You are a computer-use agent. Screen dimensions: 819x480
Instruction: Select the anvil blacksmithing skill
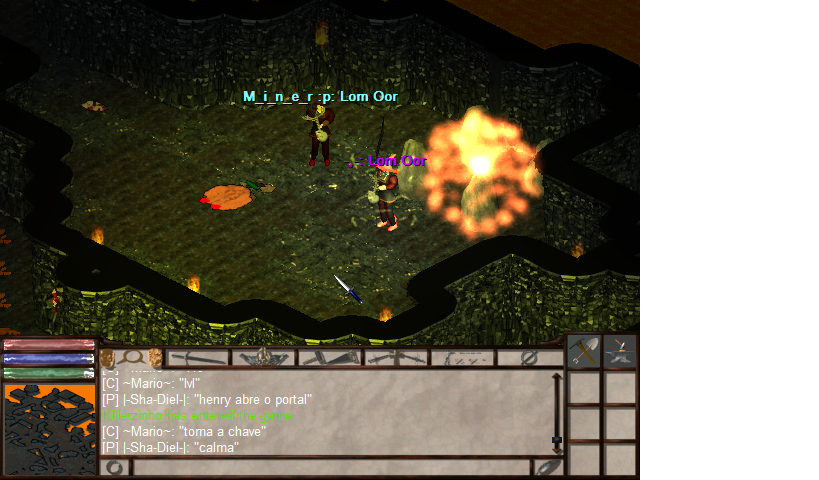click(620, 351)
